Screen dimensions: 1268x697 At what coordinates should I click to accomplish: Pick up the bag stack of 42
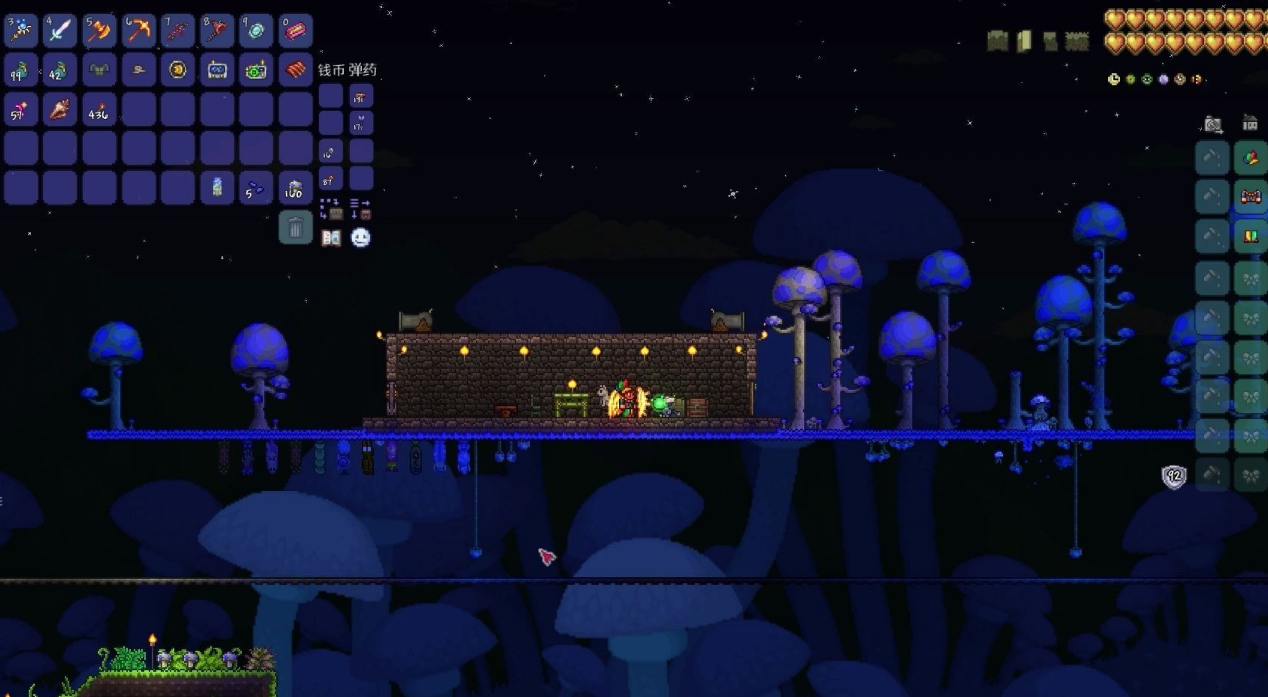point(60,70)
